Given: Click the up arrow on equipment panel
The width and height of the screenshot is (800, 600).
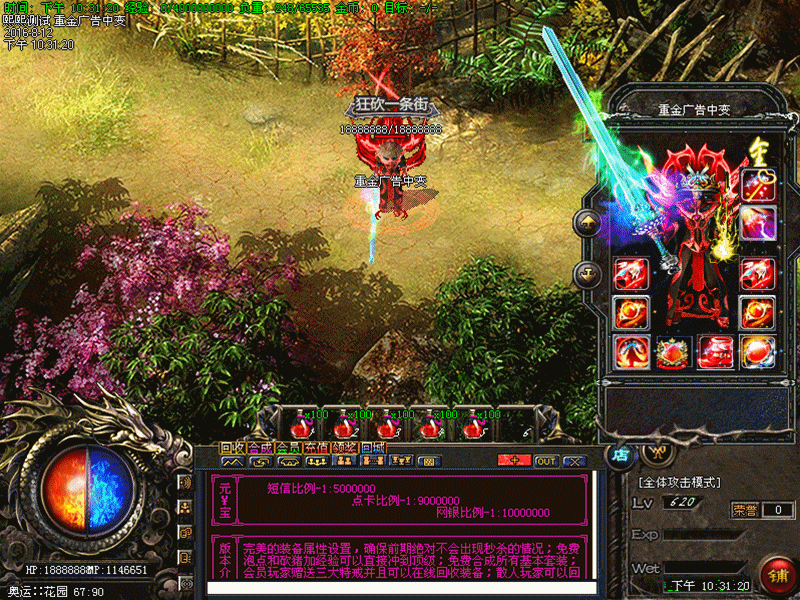Looking at the screenshot, I should (x=588, y=222).
